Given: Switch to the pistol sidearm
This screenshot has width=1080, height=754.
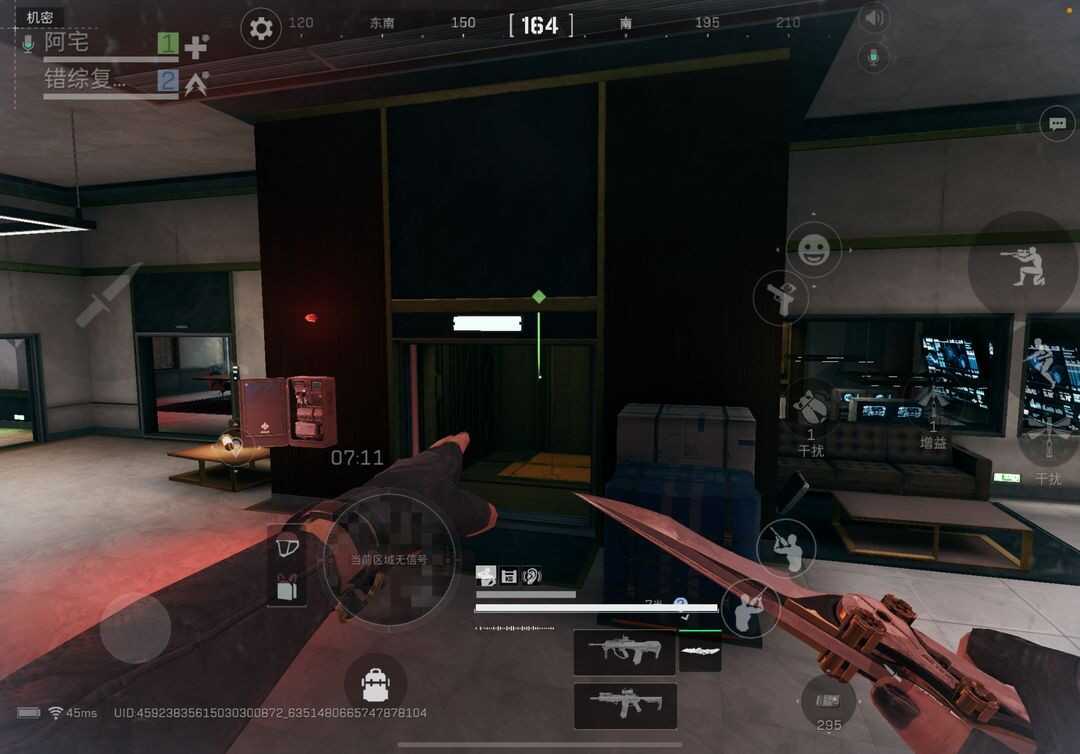Looking at the screenshot, I should [x=781, y=297].
